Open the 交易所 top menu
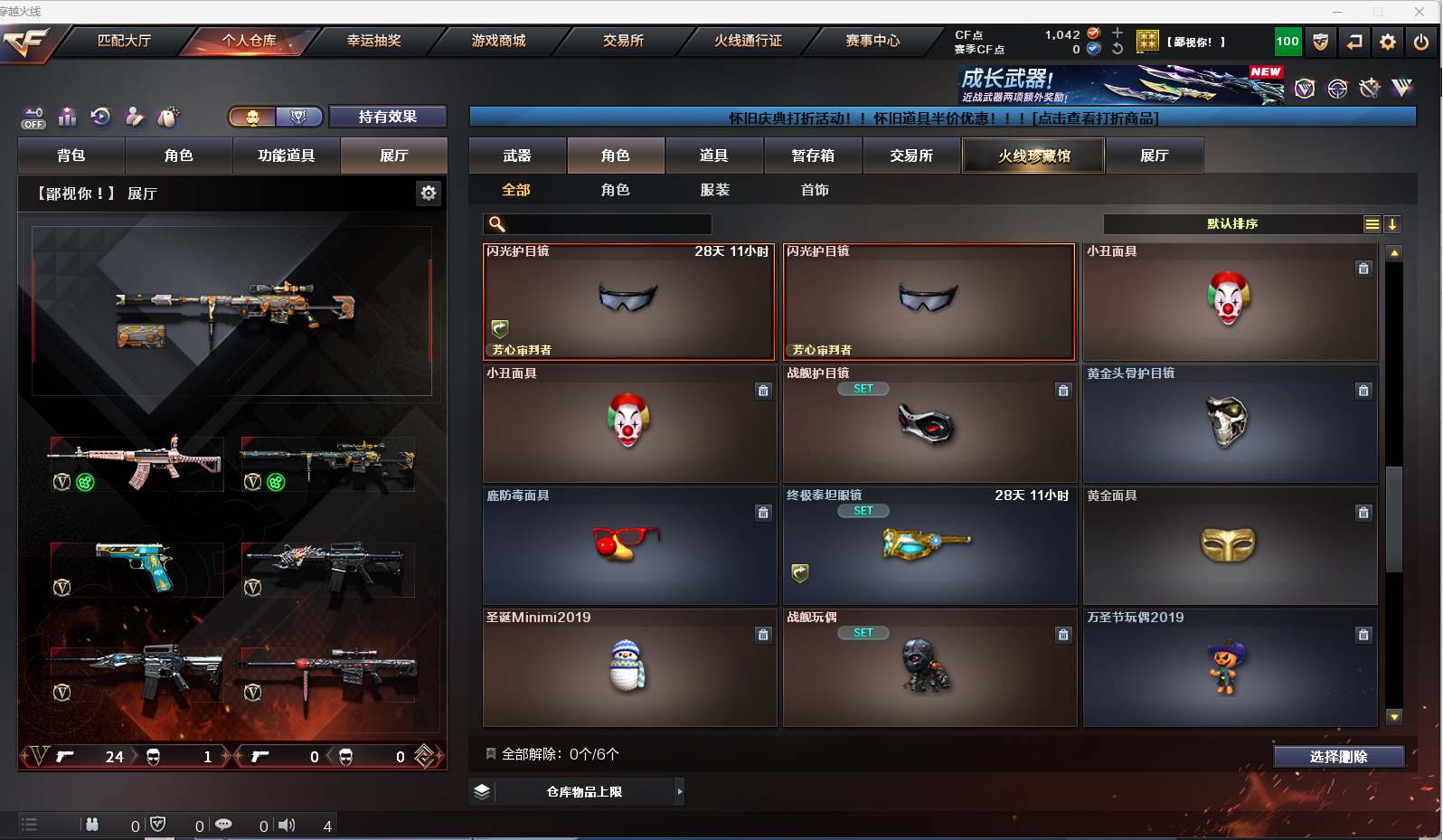1443x840 pixels. (x=623, y=41)
